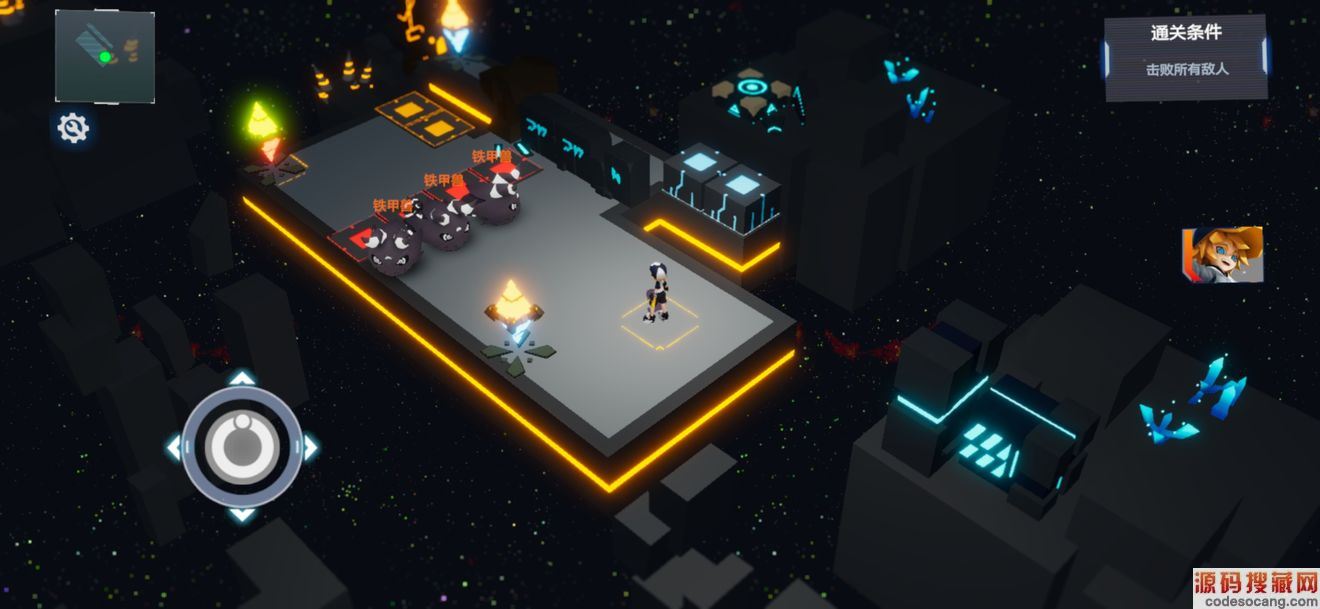Select the orange-haired character portrait
The image size is (1320, 609).
coord(1222,254)
